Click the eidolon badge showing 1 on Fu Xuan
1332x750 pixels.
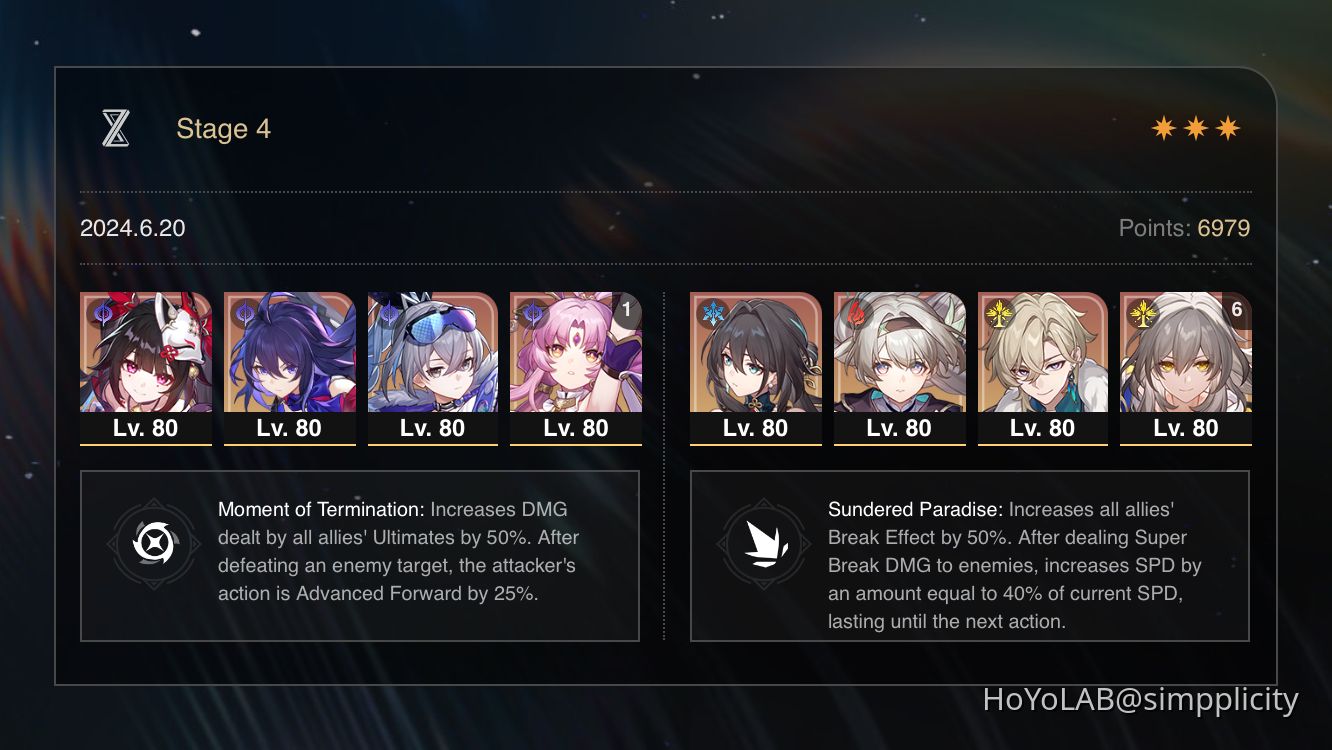tap(625, 311)
